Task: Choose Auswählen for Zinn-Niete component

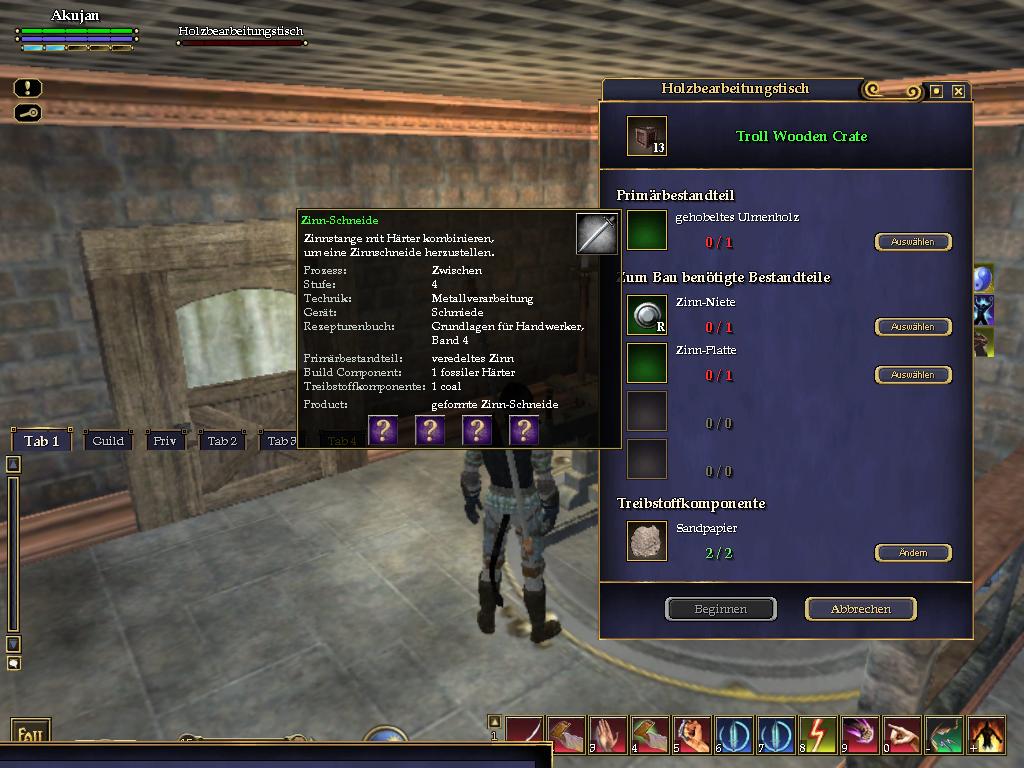Action: [912, 327]
